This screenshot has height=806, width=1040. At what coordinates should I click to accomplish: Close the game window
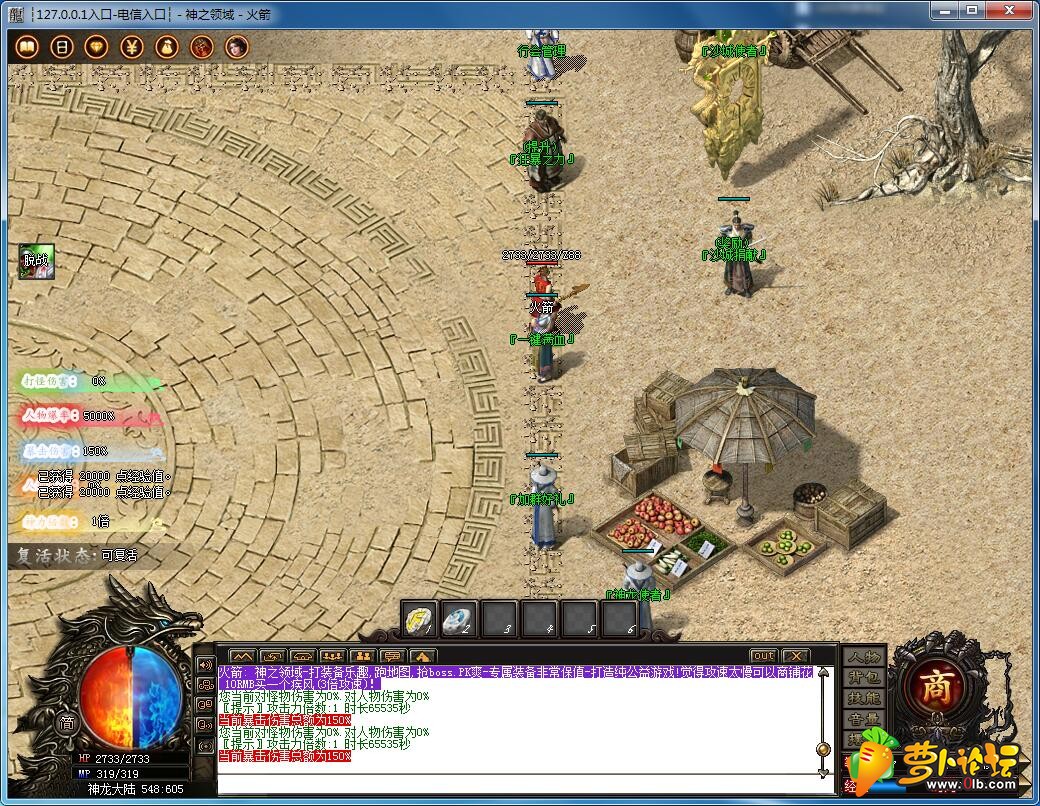click(1012, 10)
